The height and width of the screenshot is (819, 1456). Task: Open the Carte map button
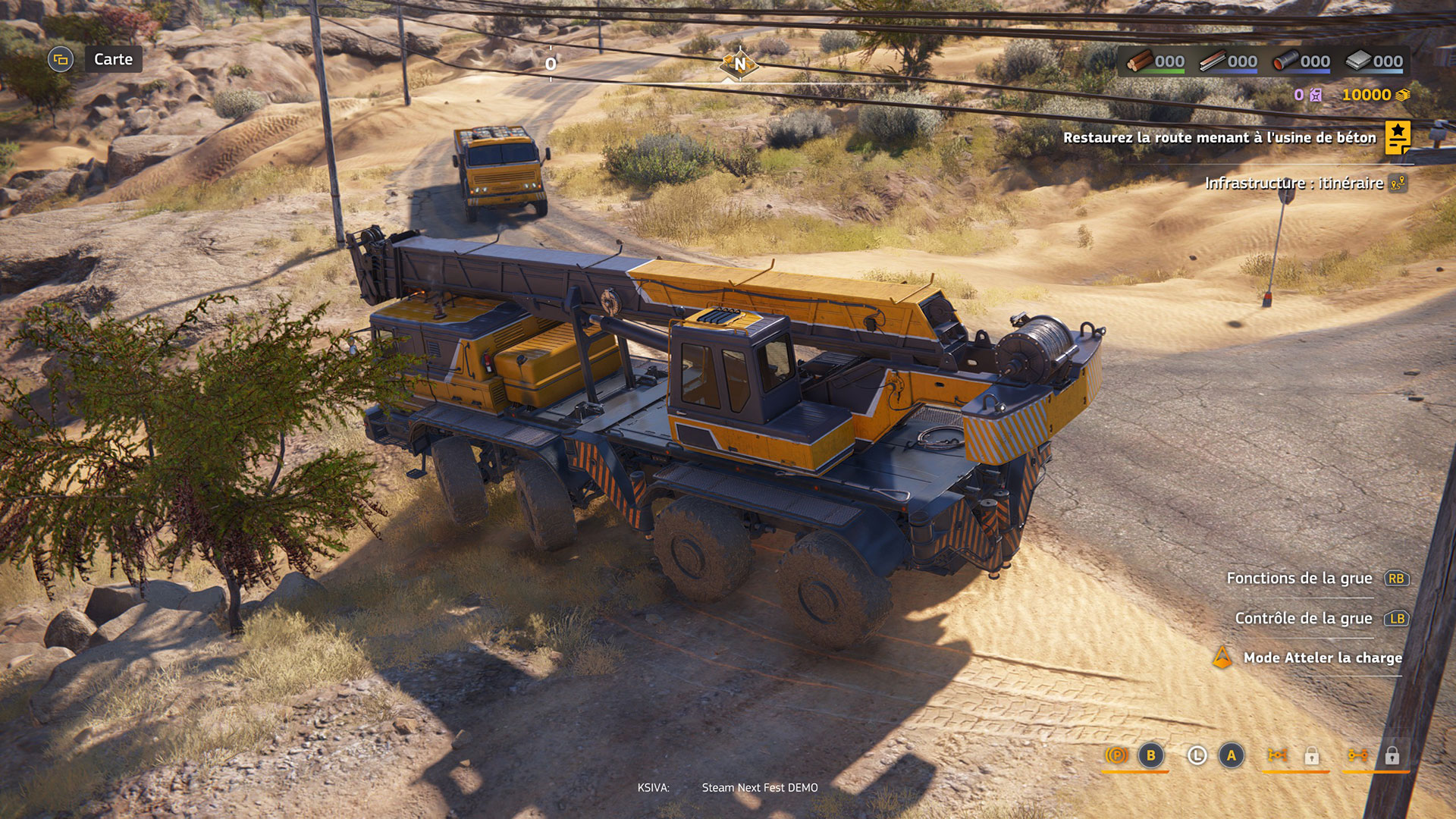pyautogui.click(x=112, y=59)
